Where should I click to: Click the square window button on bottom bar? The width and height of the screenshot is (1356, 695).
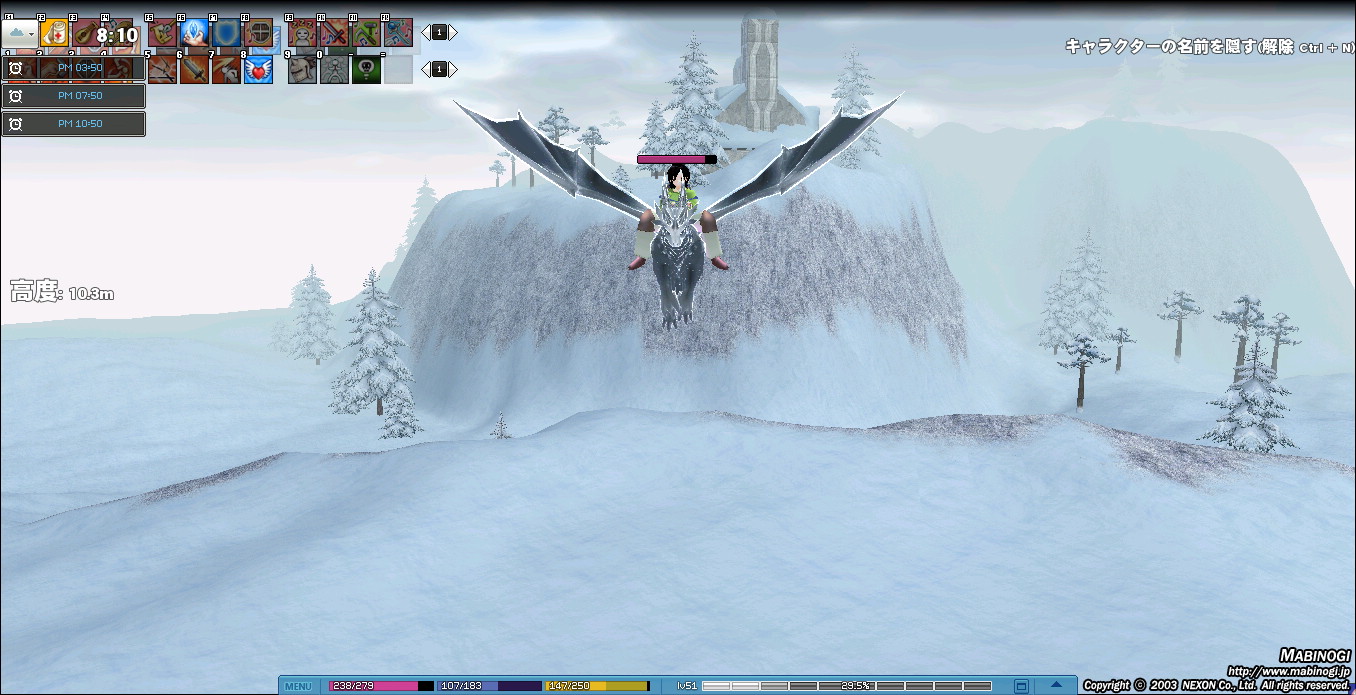[x=1021, y=686]
